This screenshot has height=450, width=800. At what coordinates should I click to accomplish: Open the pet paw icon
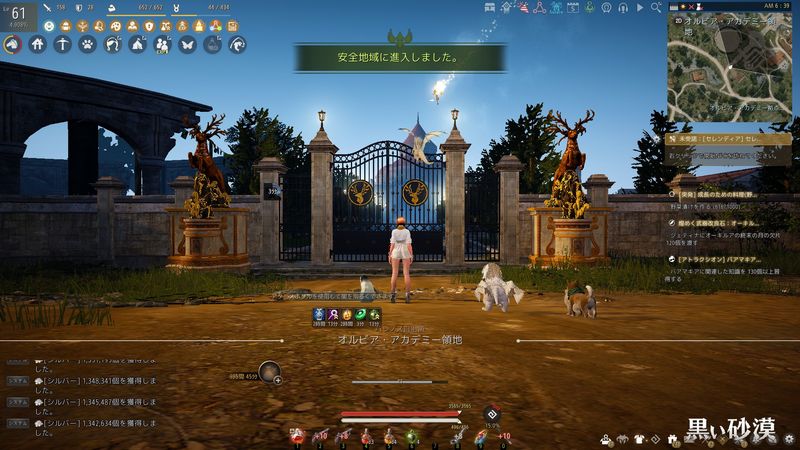(x=88, y=44)
